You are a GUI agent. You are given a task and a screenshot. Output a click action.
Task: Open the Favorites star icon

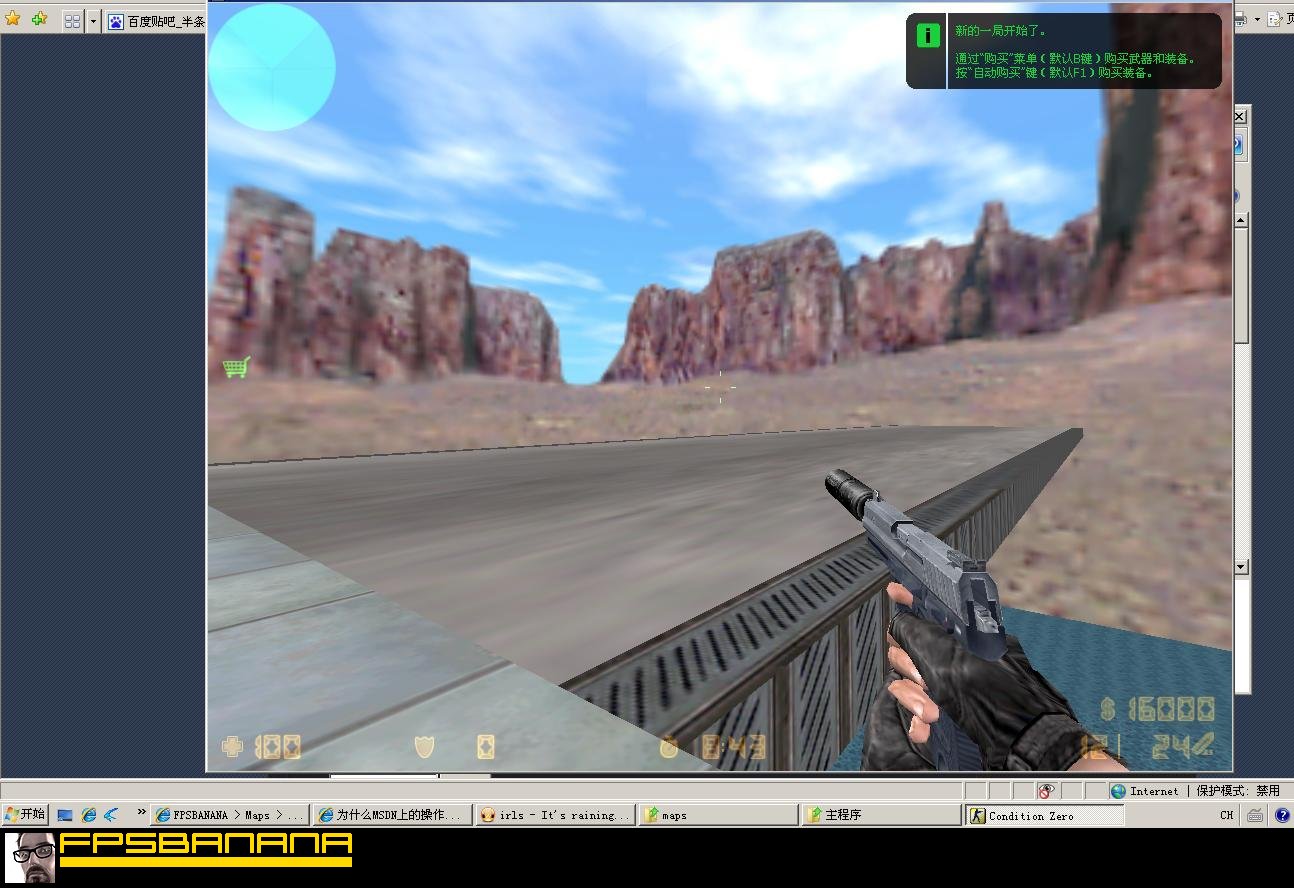point(13,18)
